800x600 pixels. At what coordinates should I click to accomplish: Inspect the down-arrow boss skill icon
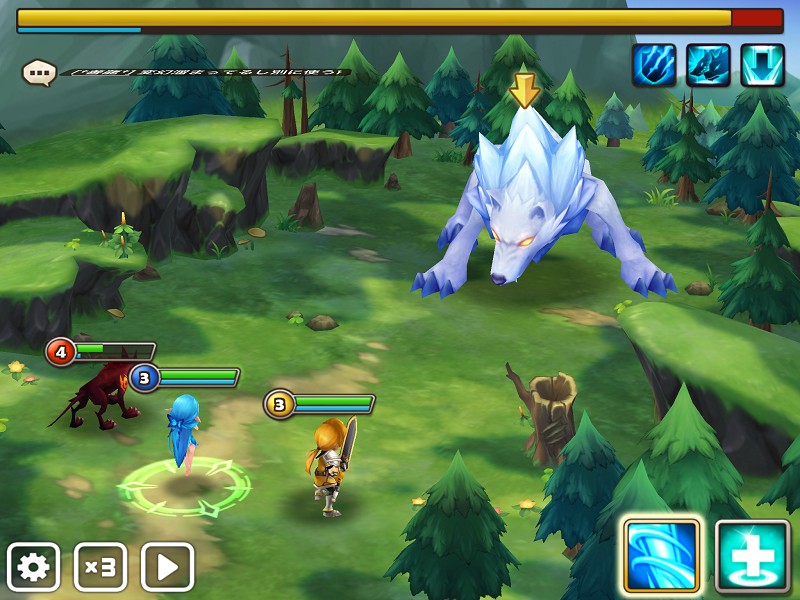click(x=762, y=65)
